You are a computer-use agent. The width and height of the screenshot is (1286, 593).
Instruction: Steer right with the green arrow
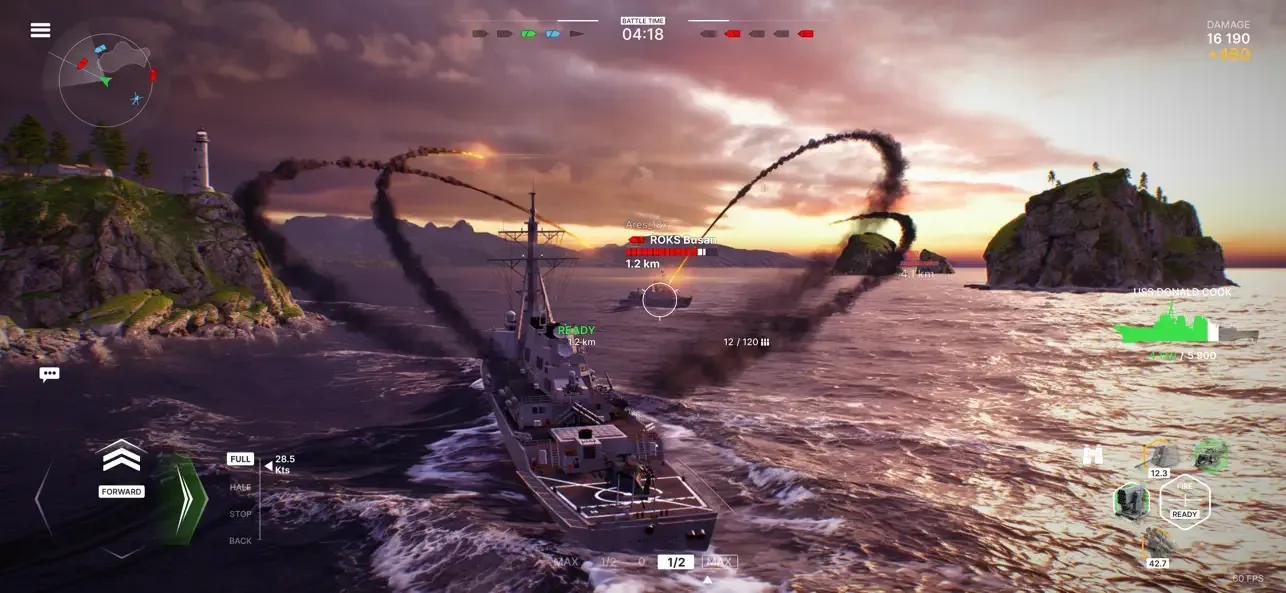[182, 500]
